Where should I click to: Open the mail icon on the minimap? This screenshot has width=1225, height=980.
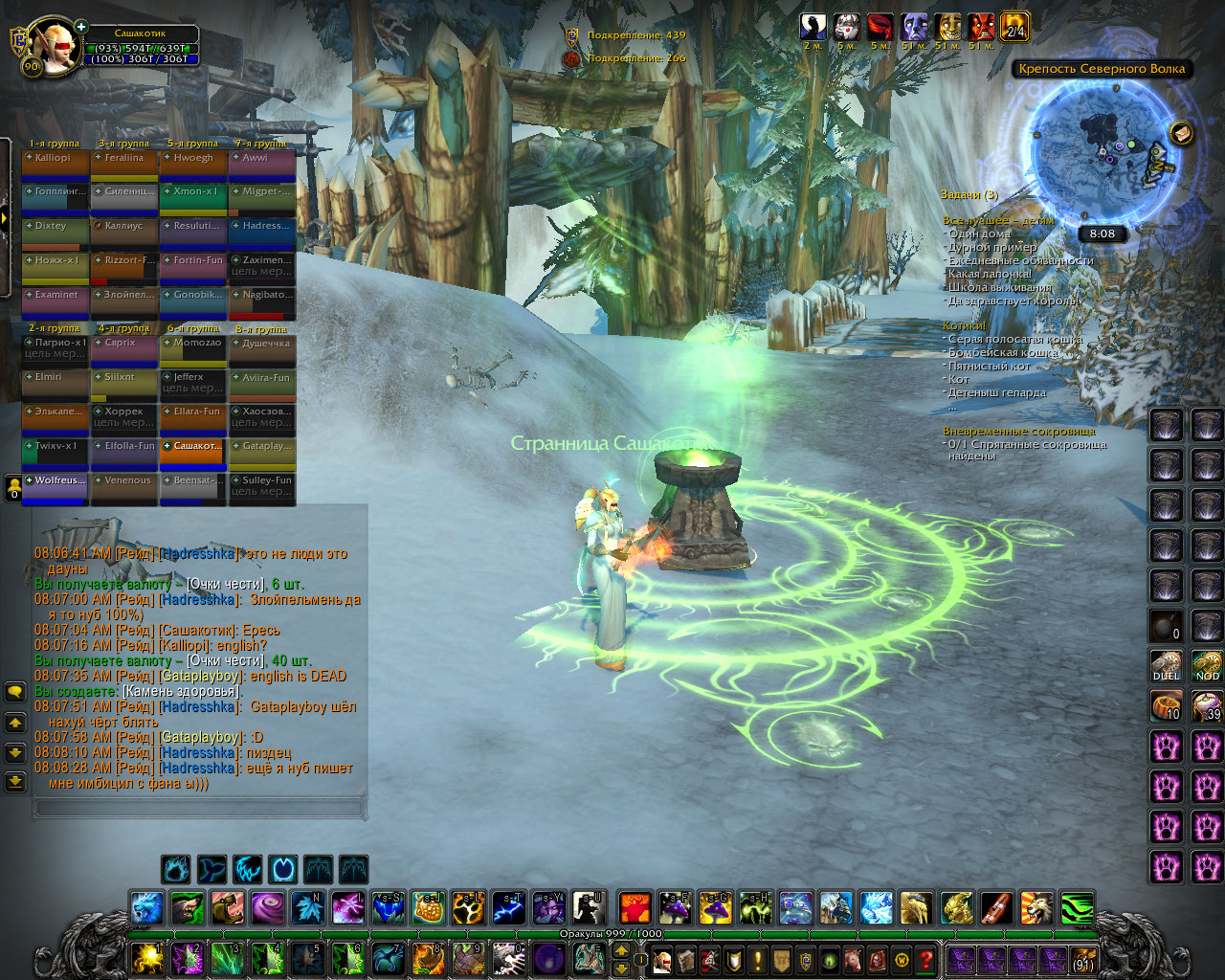tap(1182, 133)
